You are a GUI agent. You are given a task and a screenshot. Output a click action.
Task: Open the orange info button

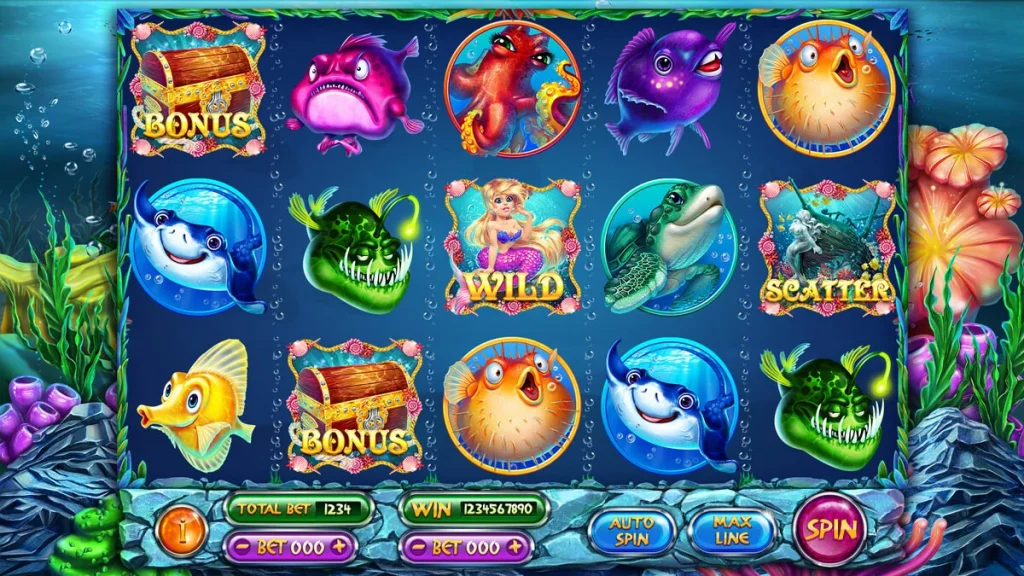tap(183, 527)
